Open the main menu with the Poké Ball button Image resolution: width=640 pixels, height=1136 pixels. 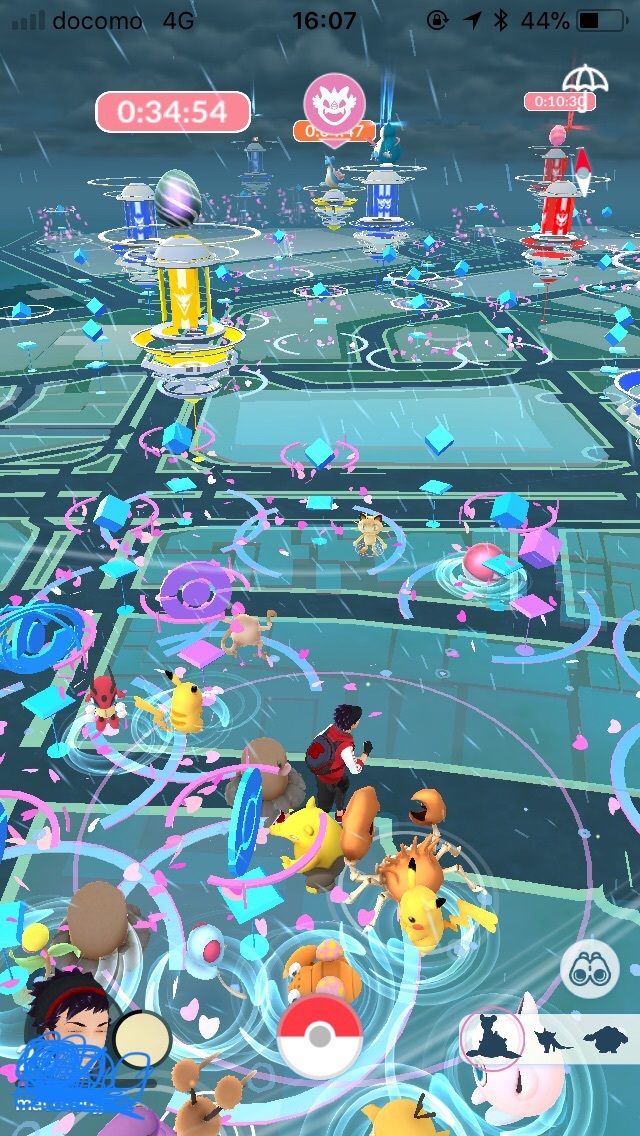pos(320,1035)
